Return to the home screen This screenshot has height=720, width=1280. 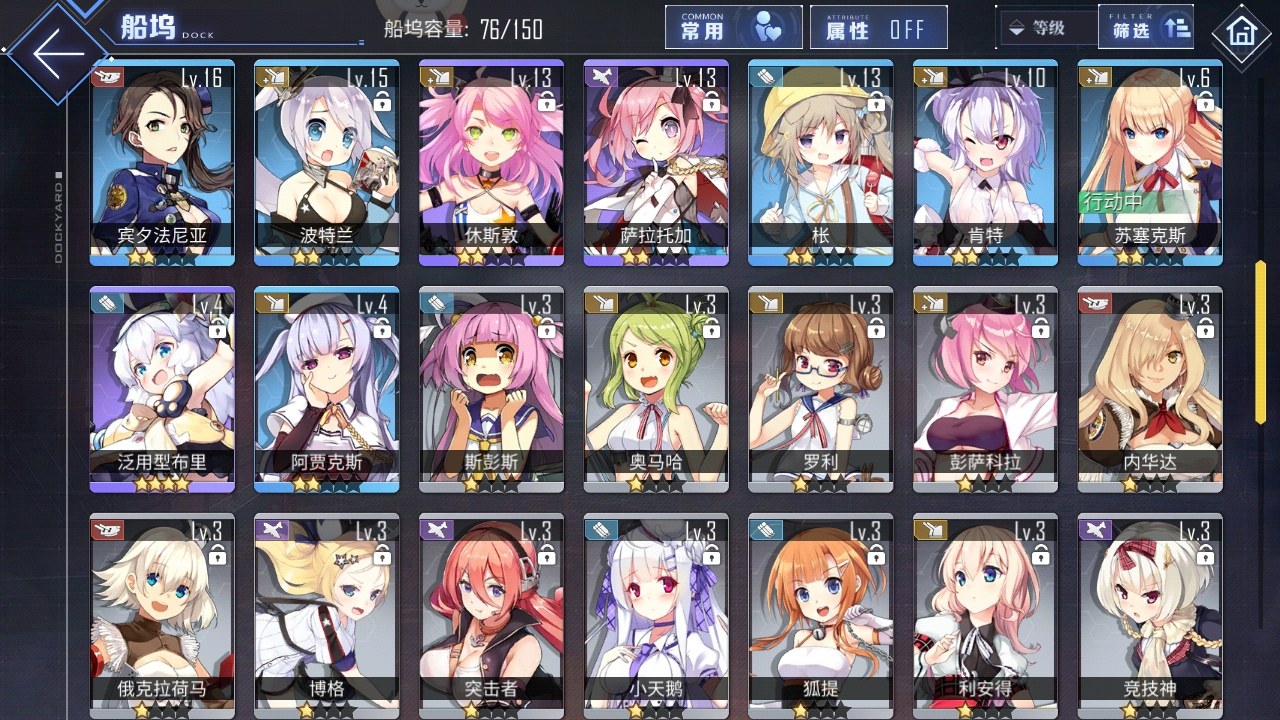click(1242, 32)
